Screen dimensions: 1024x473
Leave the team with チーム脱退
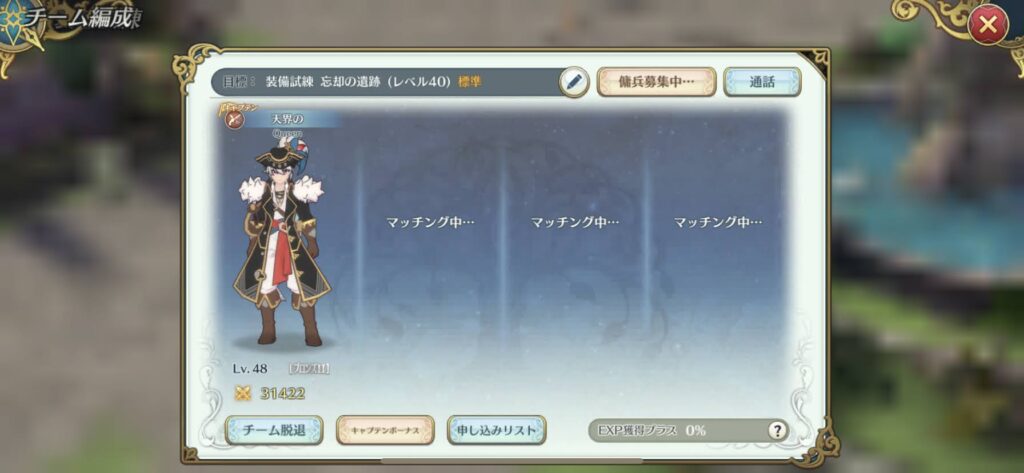pyautogui.click(x=274, y=430)
